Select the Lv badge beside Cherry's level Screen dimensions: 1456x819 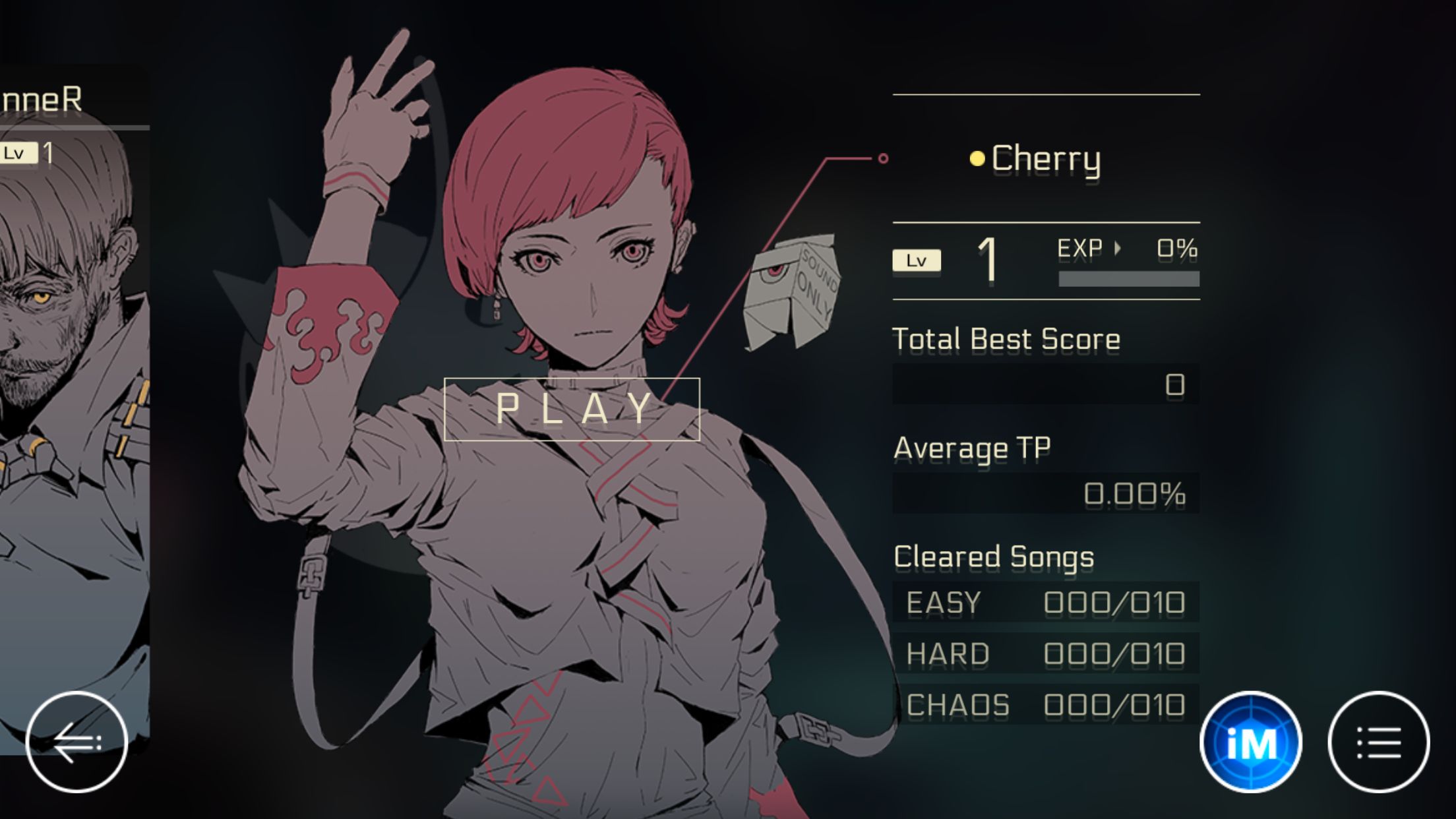click(x=917, y=260)
